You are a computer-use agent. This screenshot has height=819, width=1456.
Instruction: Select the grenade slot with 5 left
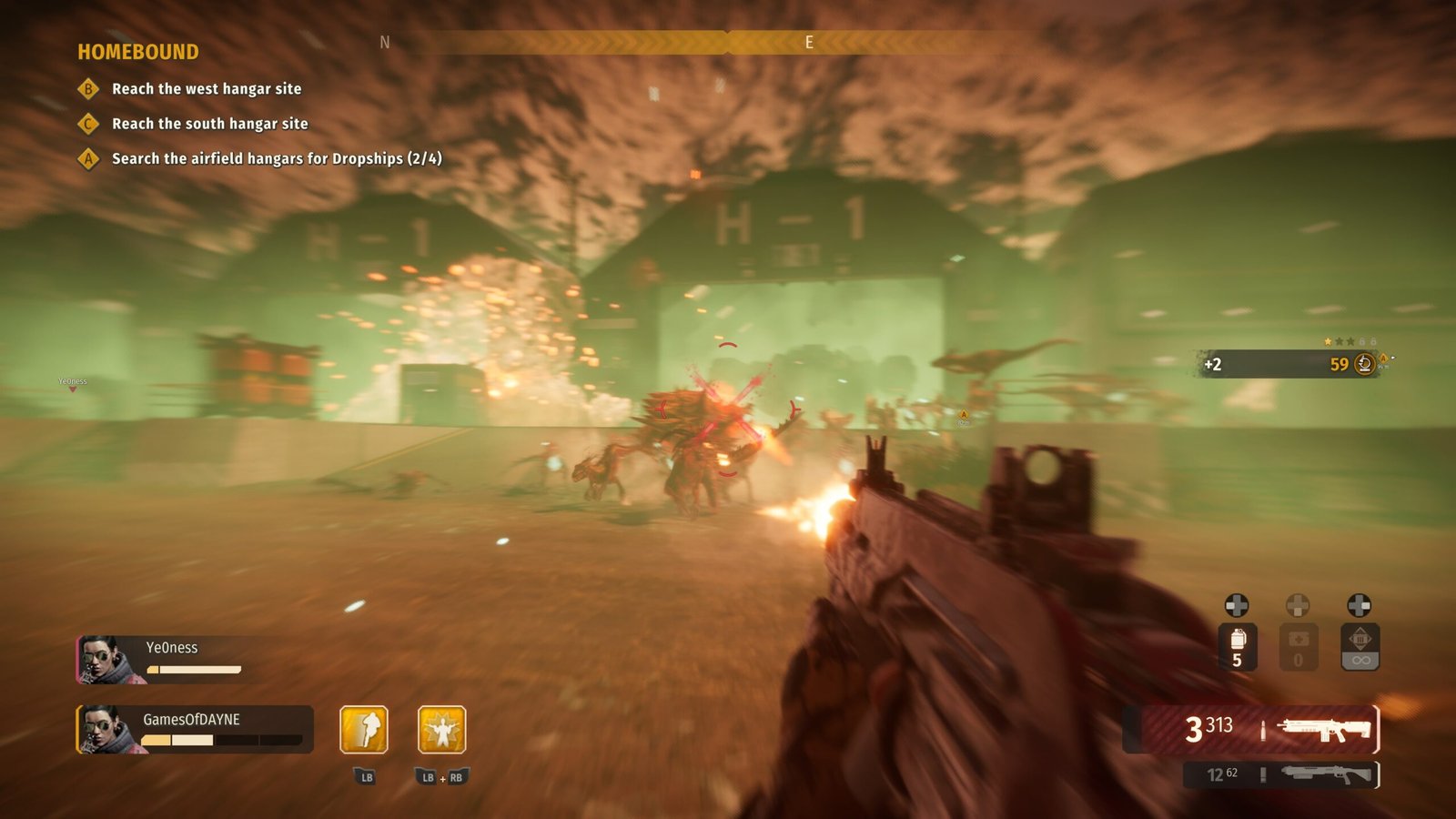point(1238,647)
